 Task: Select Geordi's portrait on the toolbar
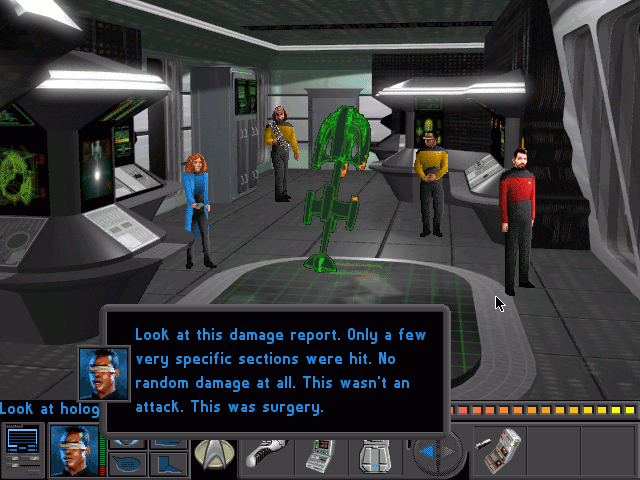75,451
